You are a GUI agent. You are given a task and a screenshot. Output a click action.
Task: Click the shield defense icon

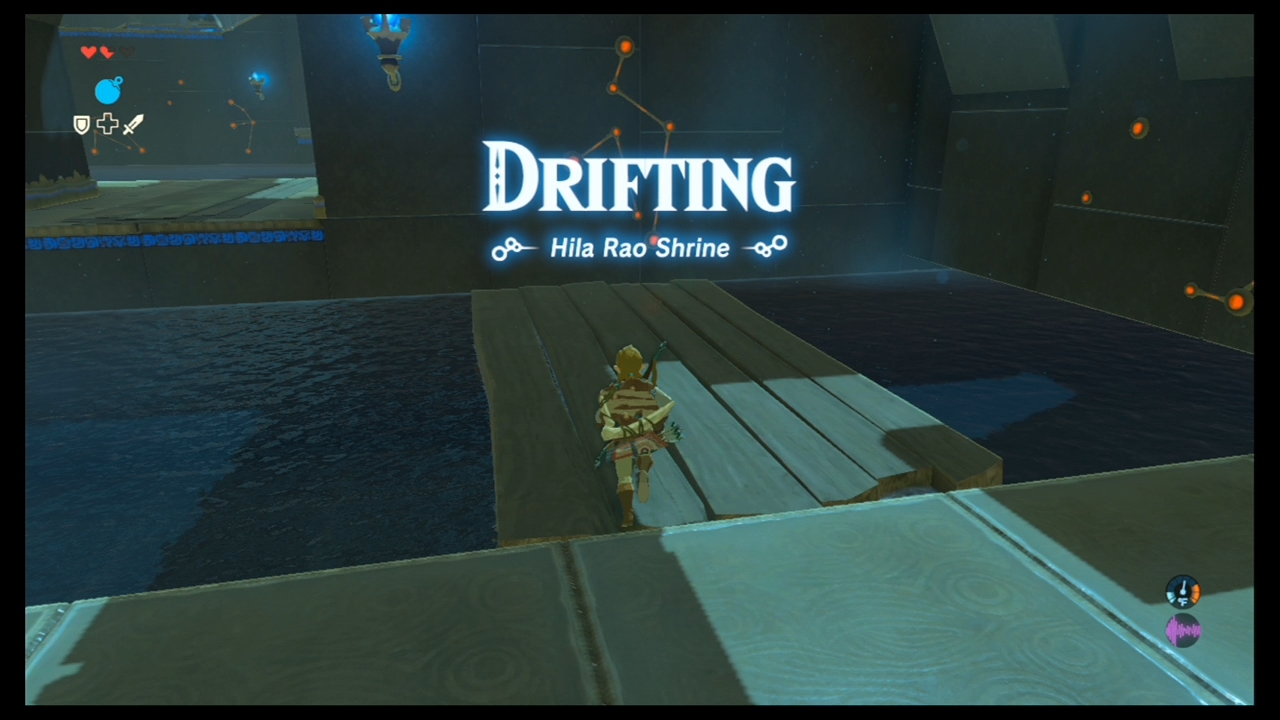tap(82, 125)
